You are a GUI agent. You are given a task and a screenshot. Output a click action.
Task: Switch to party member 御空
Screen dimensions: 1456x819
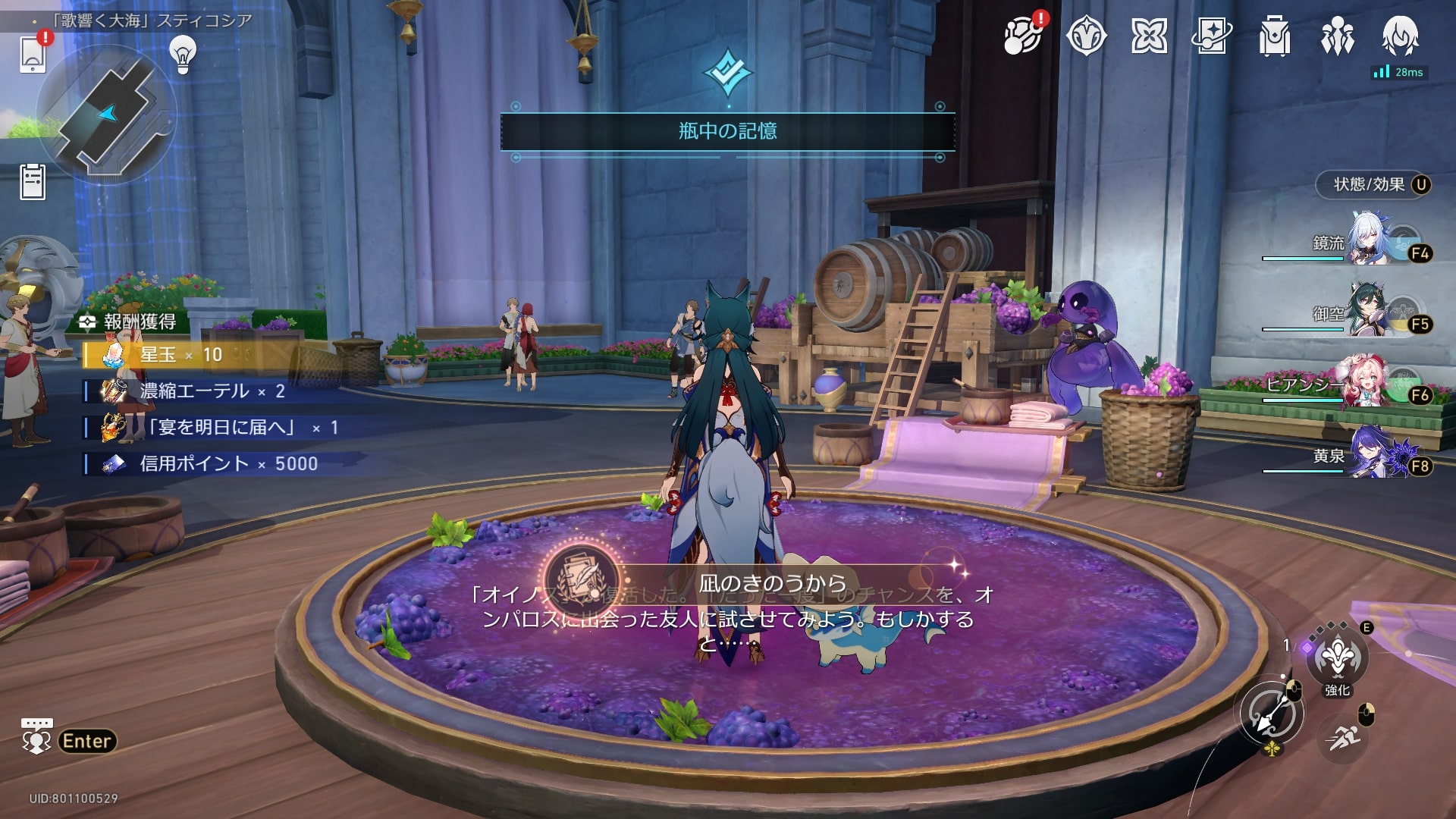1368,313
